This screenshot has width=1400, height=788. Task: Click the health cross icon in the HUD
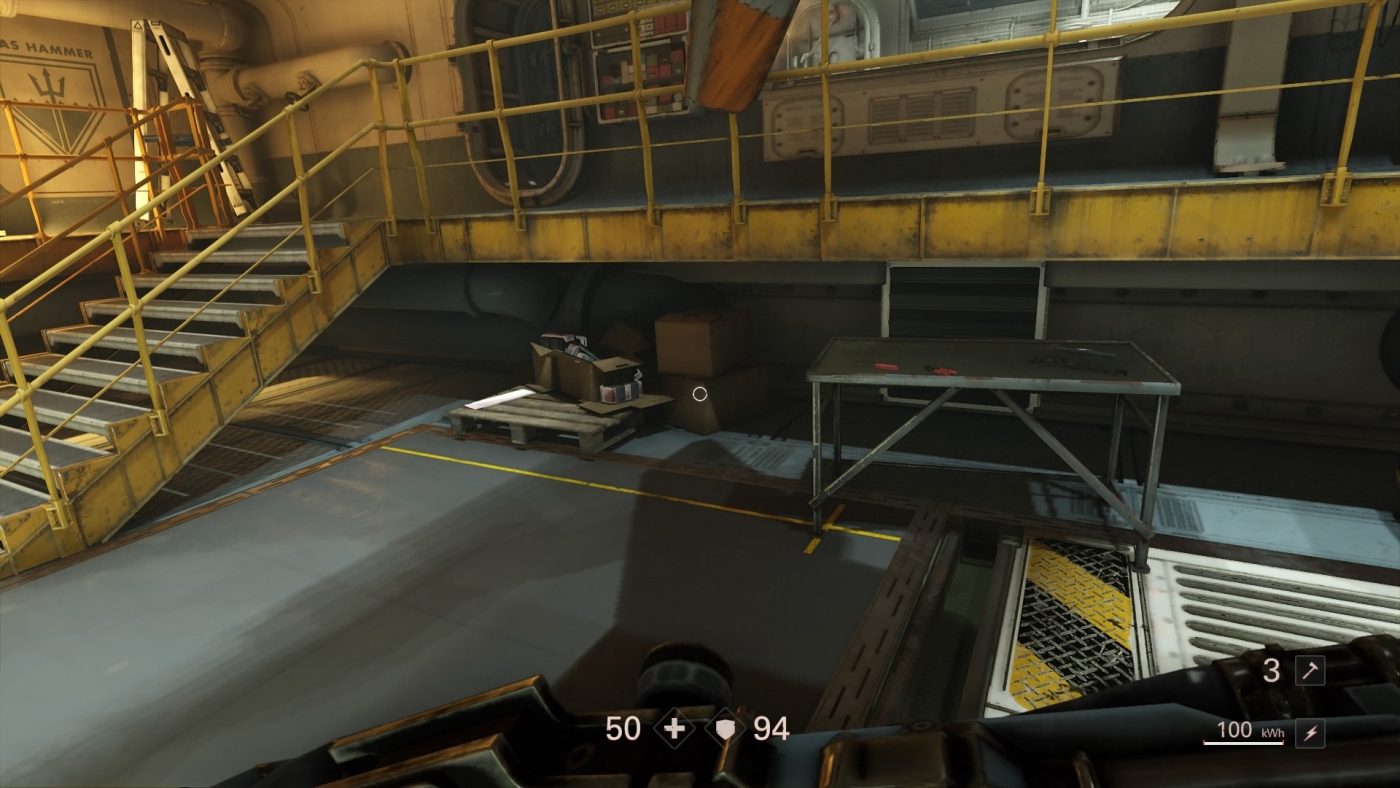tap(675, 728)
